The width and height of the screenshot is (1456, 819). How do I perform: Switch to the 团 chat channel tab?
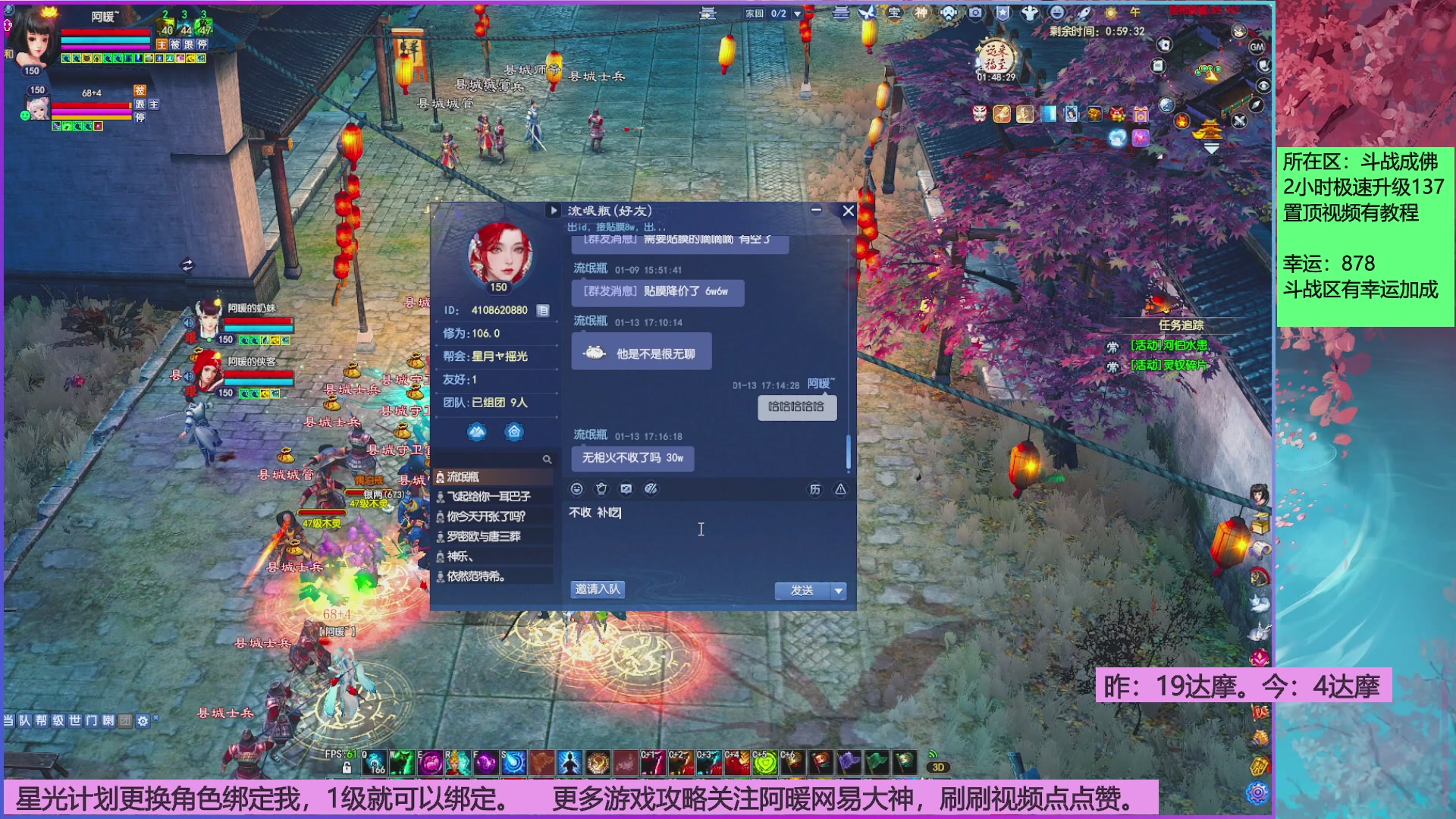(126, 722)
